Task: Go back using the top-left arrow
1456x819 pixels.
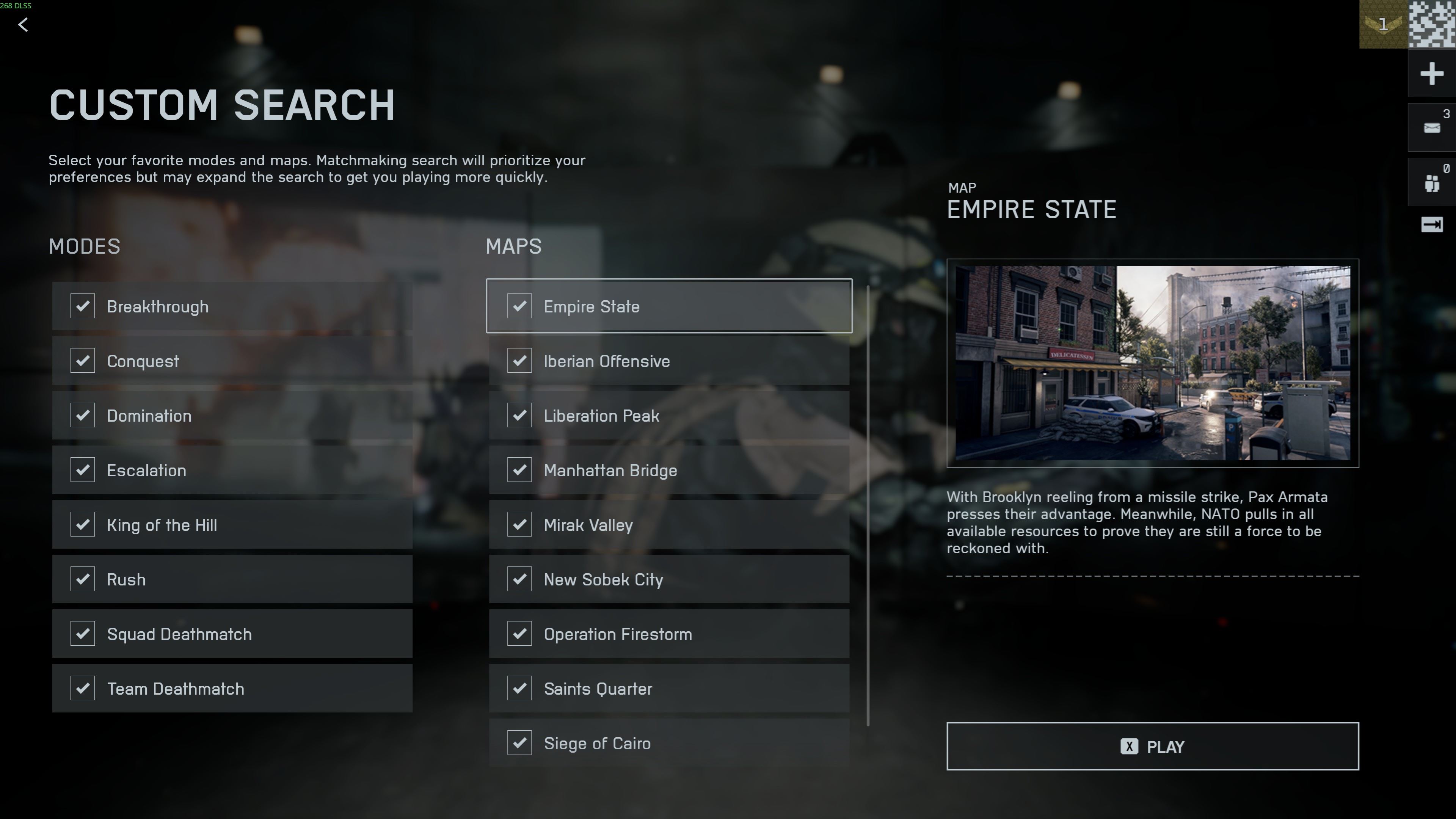Action: point(23,25)
